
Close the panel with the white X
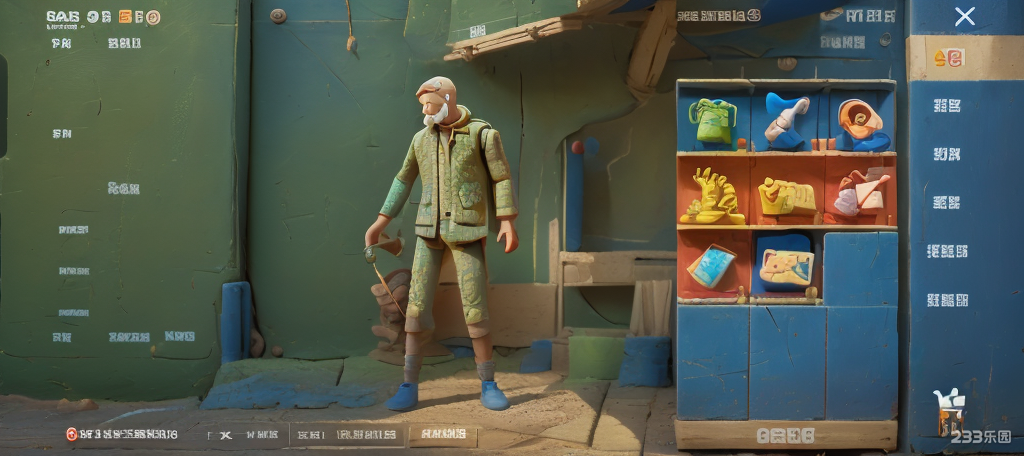click(x=964, y=16)
